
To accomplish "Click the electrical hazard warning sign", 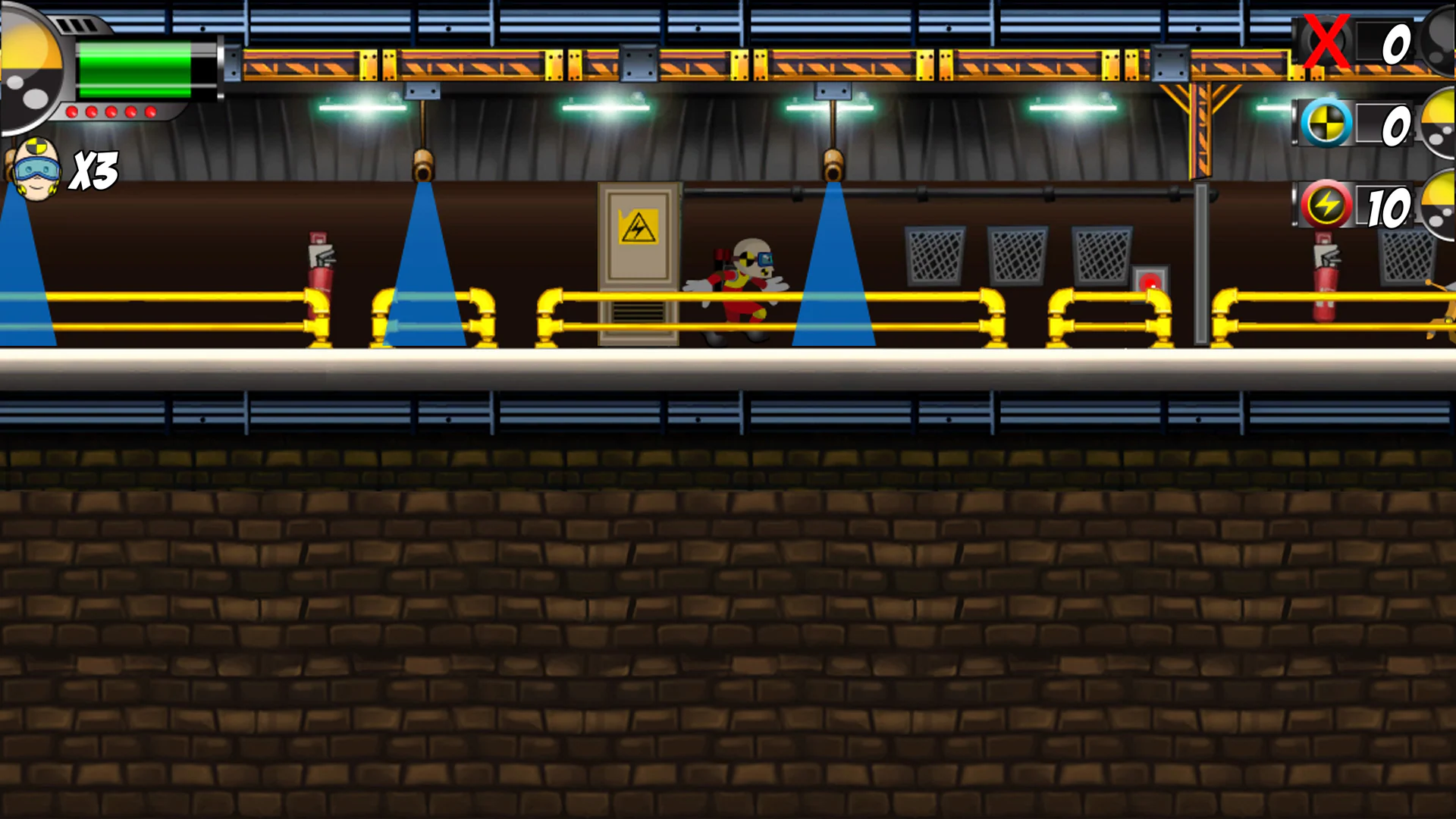I will pyautogui.click(x=637, y=226).
